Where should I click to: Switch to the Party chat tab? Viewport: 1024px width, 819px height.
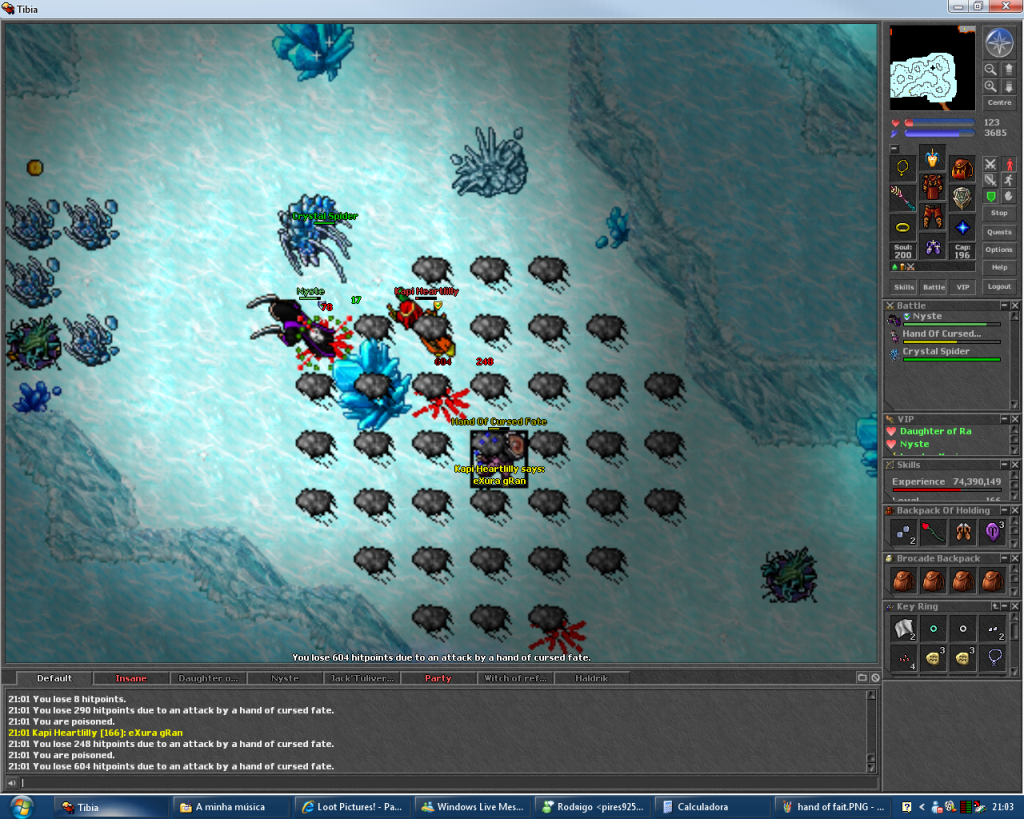[x=438, y=678]
